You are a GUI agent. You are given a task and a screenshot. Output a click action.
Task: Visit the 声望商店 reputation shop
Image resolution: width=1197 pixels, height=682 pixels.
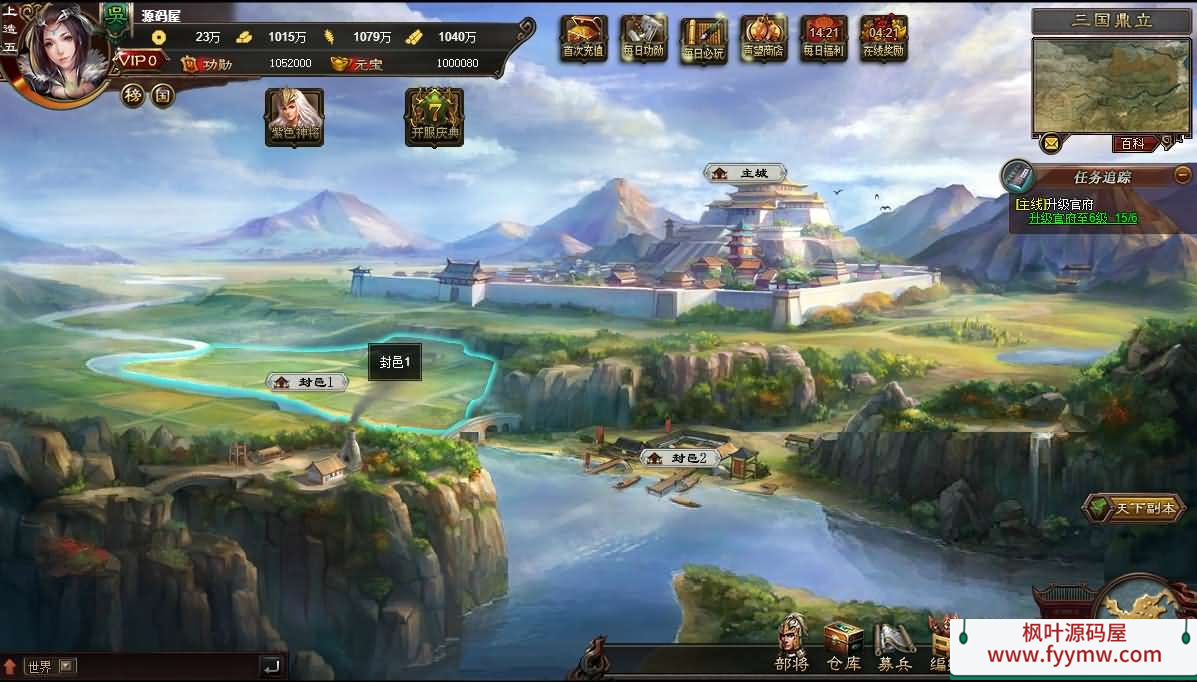coord(763,39)
